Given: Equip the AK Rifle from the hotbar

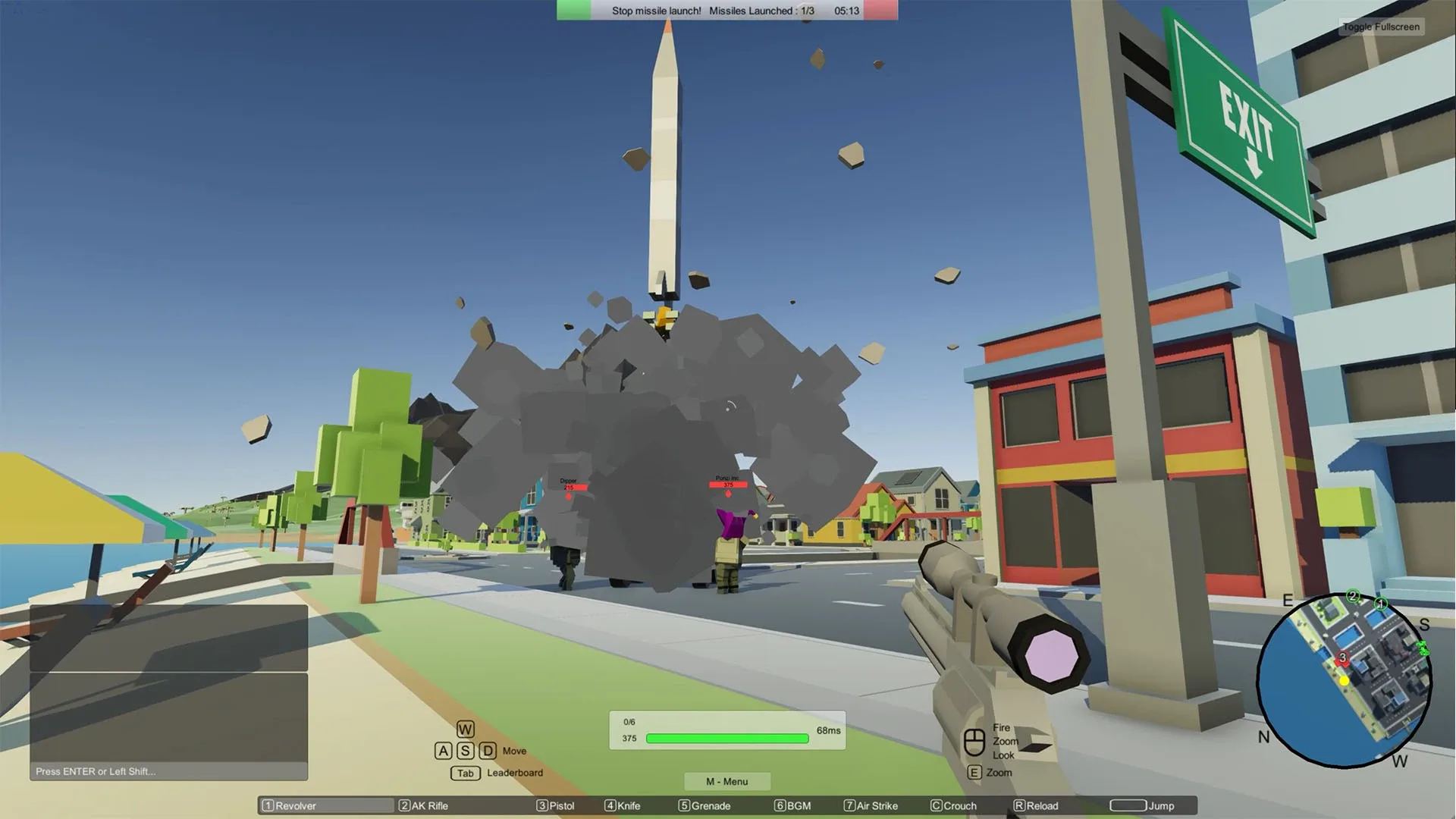Looking at the screenshot, I should coord(425,806).
